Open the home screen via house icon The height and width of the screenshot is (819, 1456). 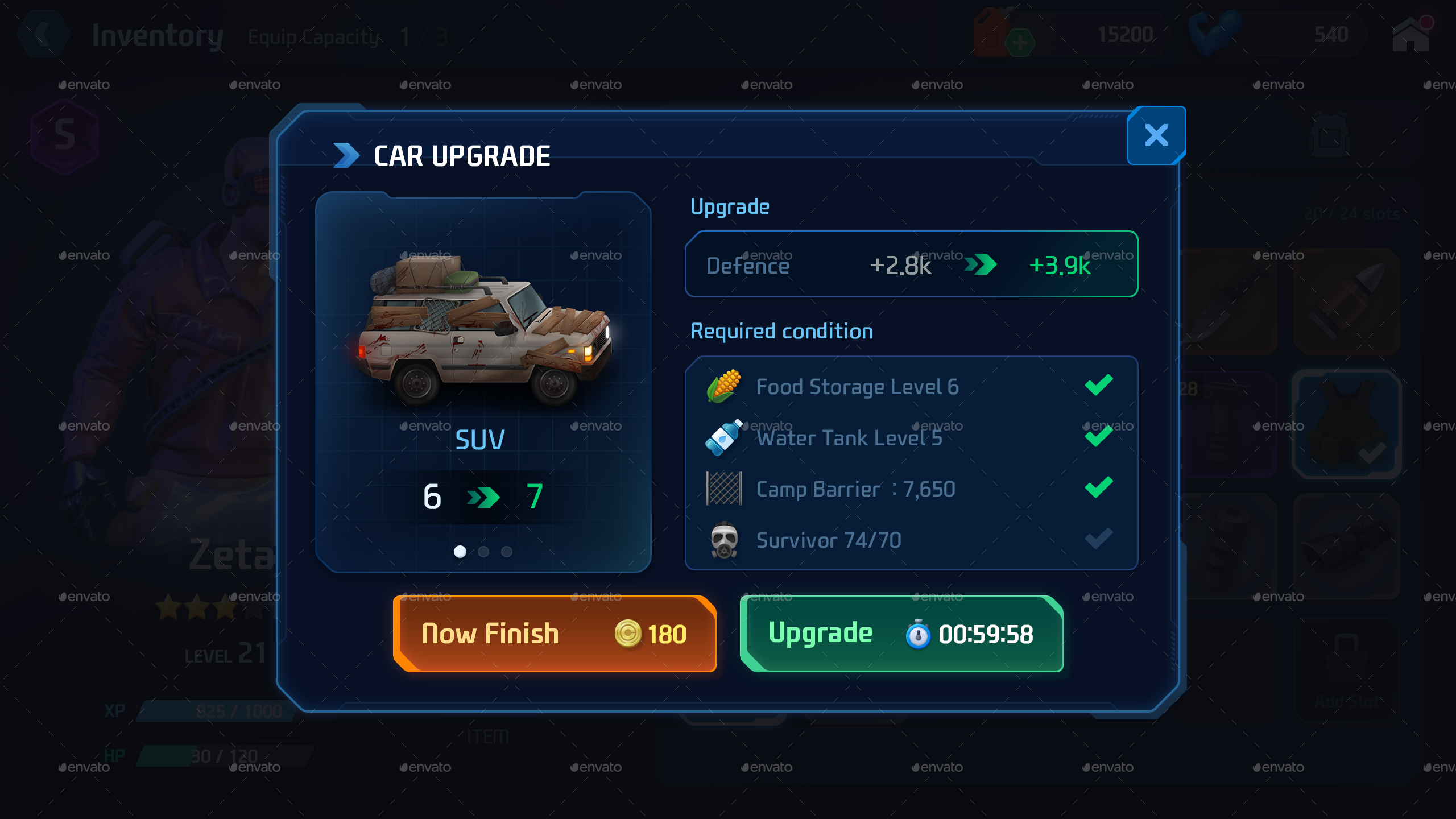tap(1411, 34)
